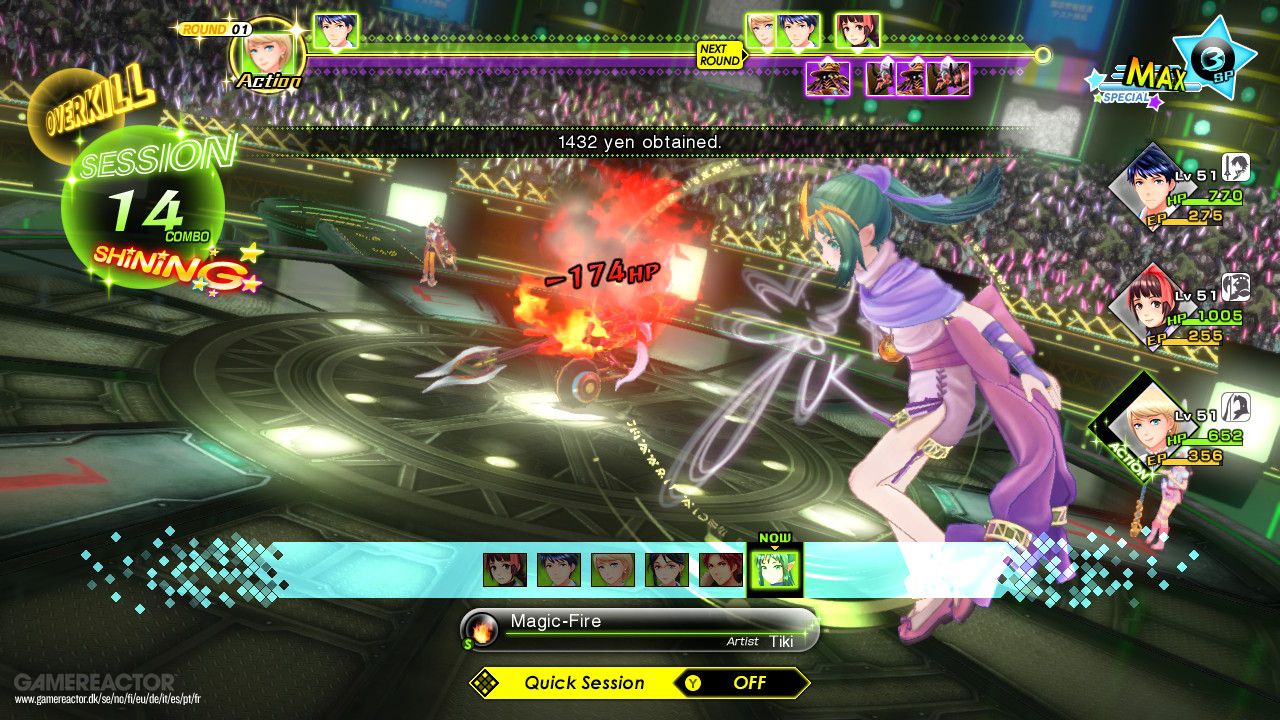Select the Next Round banner tab

719,55
